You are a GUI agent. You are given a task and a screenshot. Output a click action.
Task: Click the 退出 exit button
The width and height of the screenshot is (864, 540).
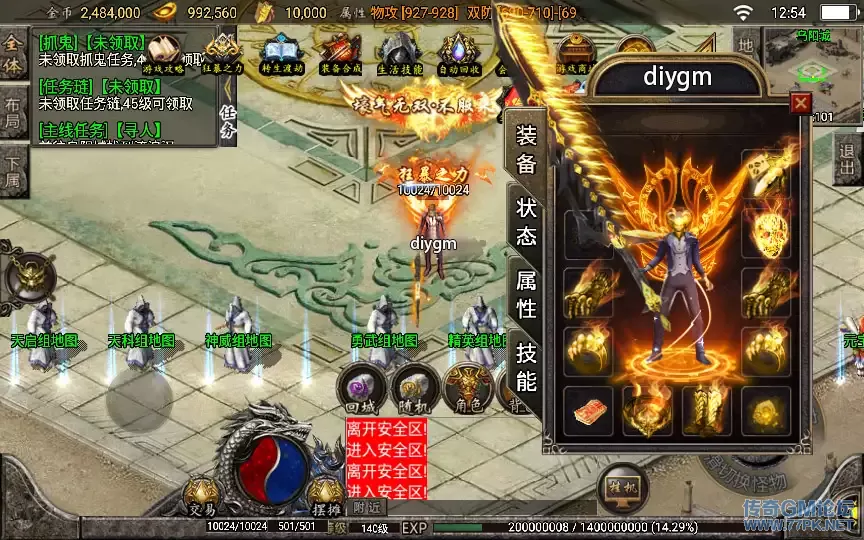[848, 160]
